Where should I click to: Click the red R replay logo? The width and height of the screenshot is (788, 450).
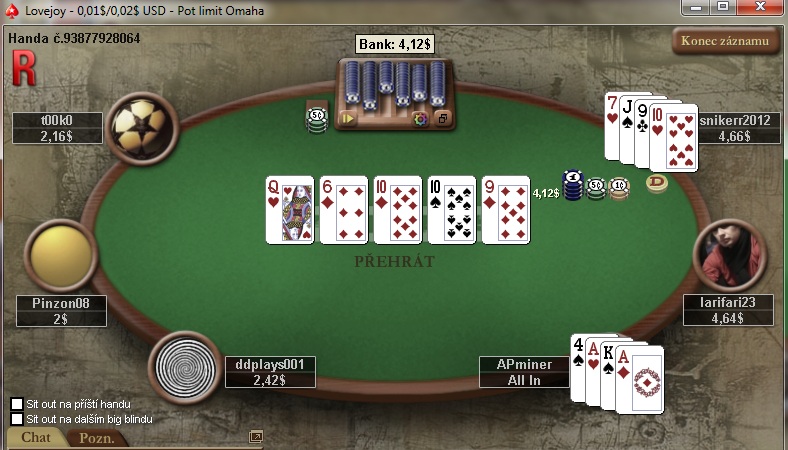click(x=23, y=68)
